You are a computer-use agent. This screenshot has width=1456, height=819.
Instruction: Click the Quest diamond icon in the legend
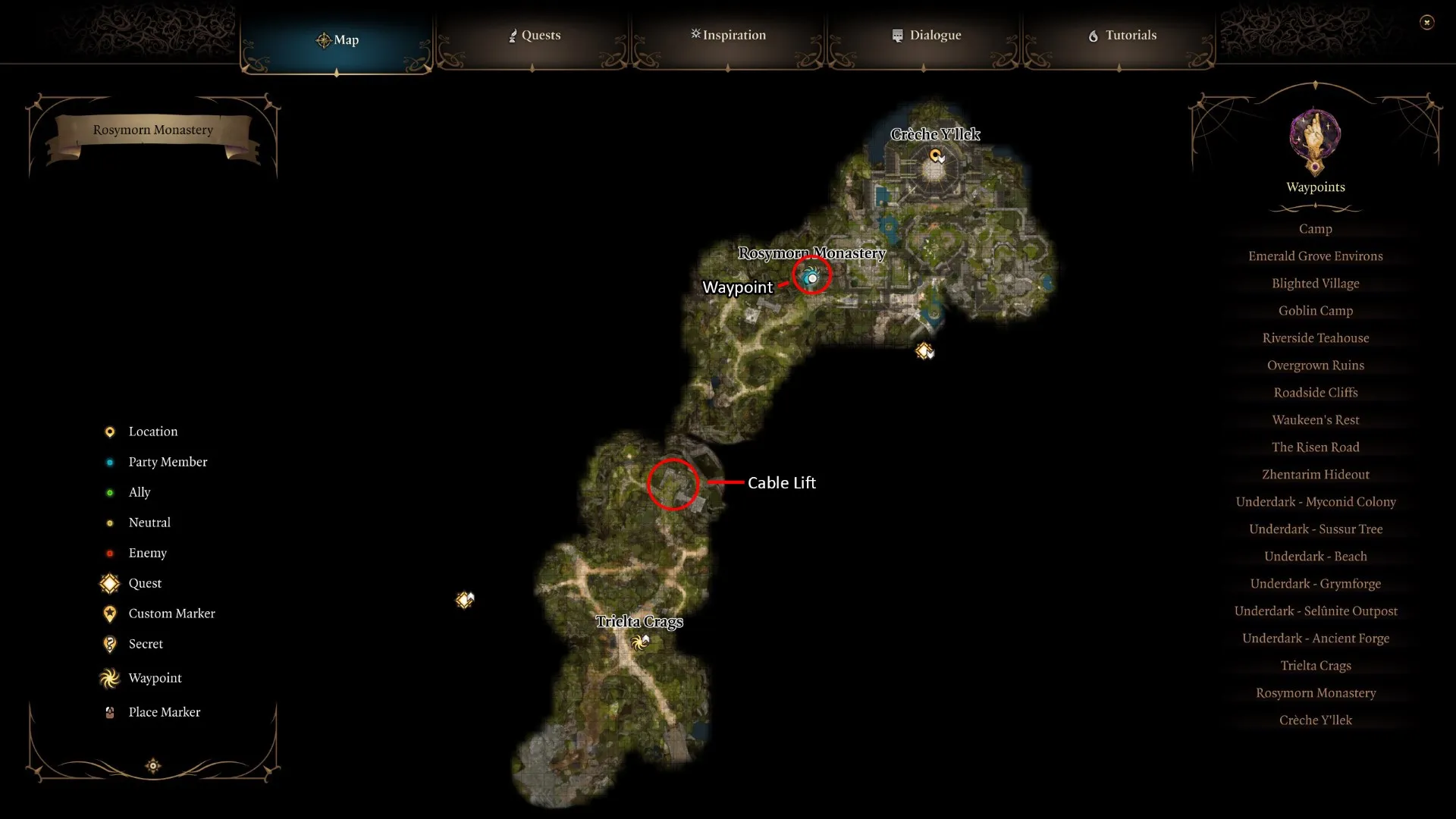[x=109, y=583]
